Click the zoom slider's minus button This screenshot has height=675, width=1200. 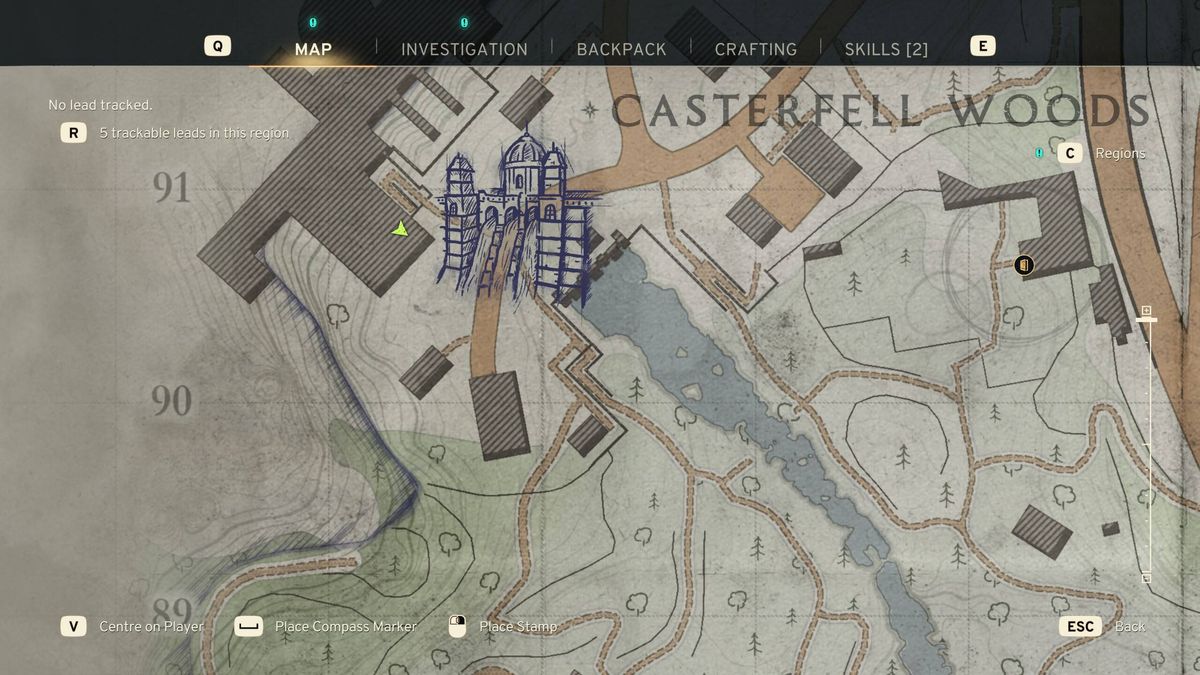point(1146,578)
